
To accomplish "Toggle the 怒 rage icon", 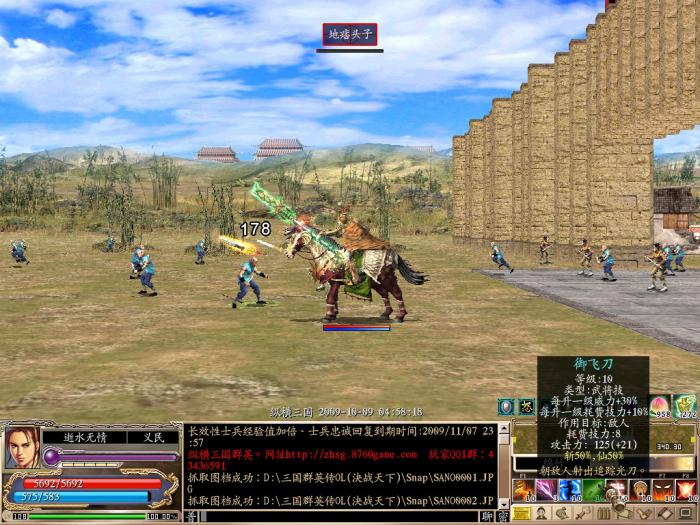I will pos(527,407).
